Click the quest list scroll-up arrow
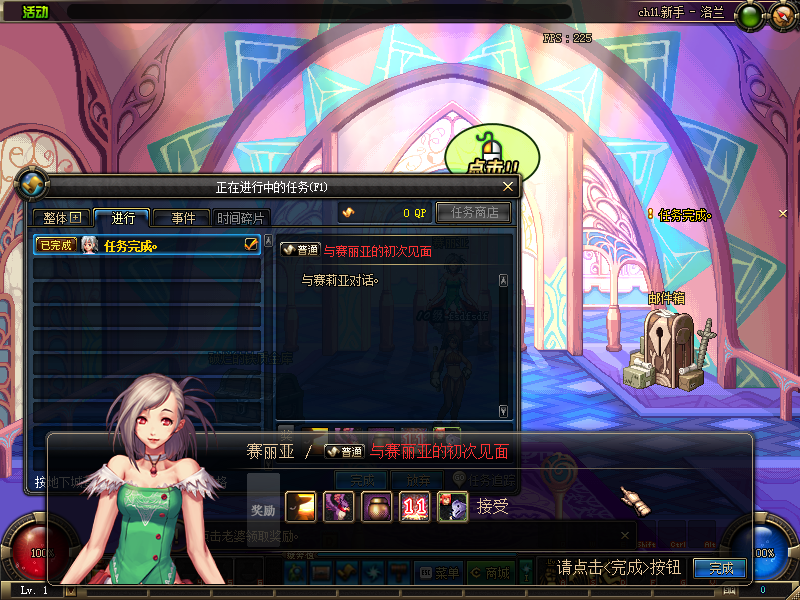This screenshot has width=800, height=600. (268, 241)
